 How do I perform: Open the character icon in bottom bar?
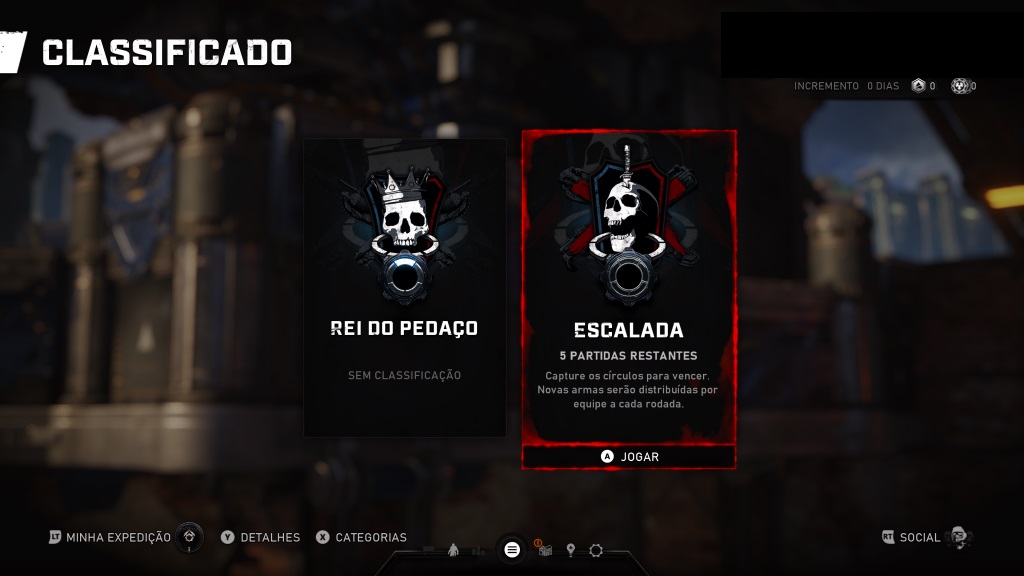tap(453, 550)
